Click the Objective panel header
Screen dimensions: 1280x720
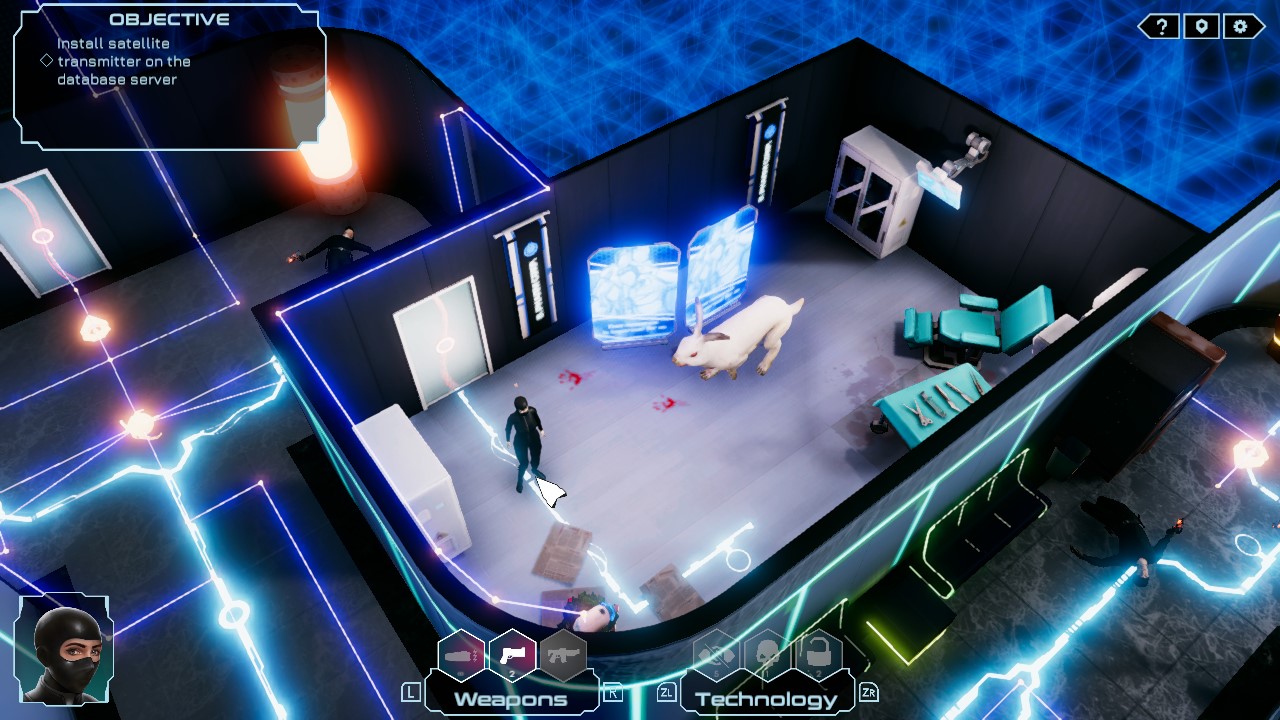tap(170, 18)
